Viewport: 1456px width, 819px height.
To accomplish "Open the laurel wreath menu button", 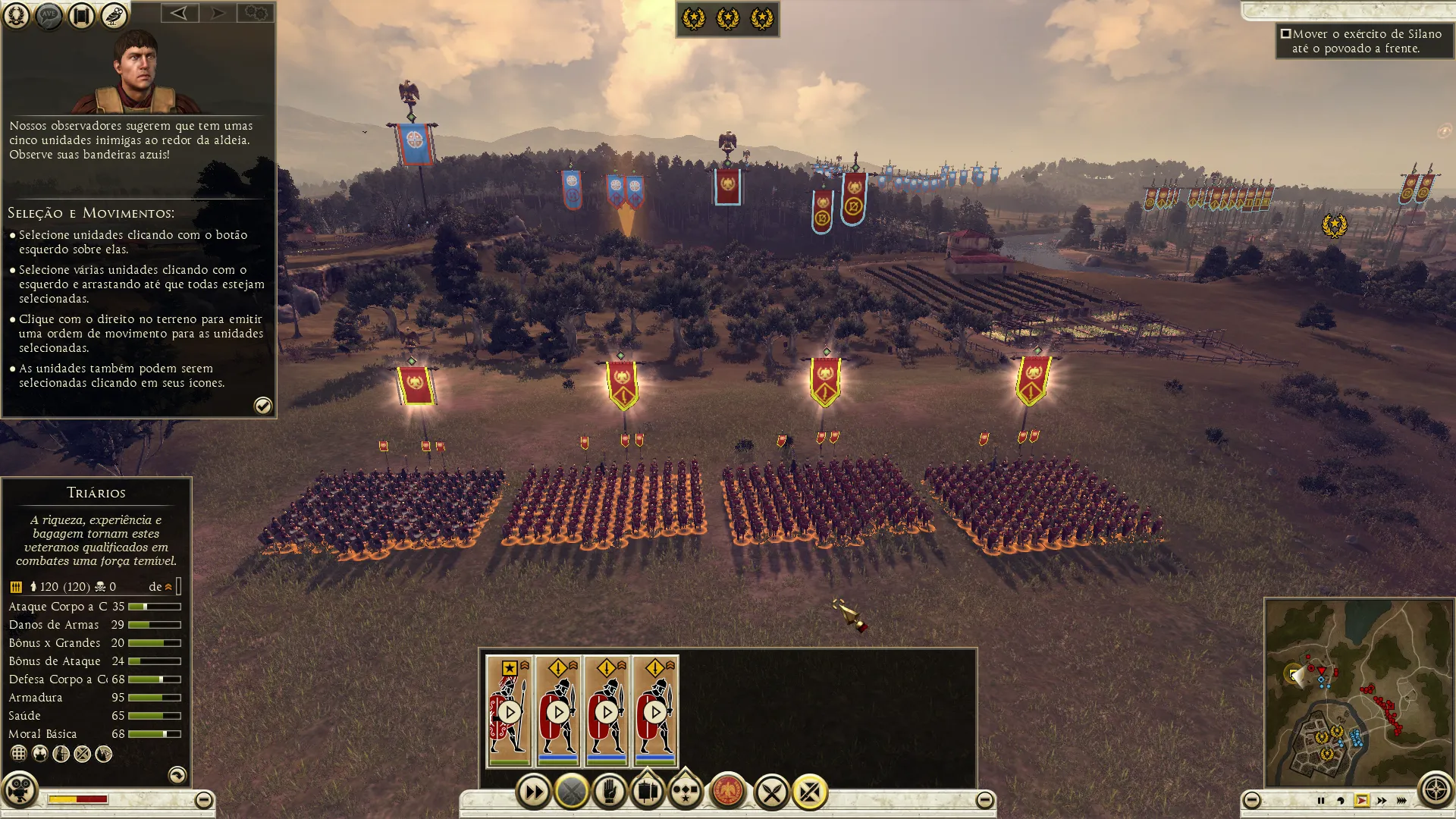I will click(x=16, y=15).
